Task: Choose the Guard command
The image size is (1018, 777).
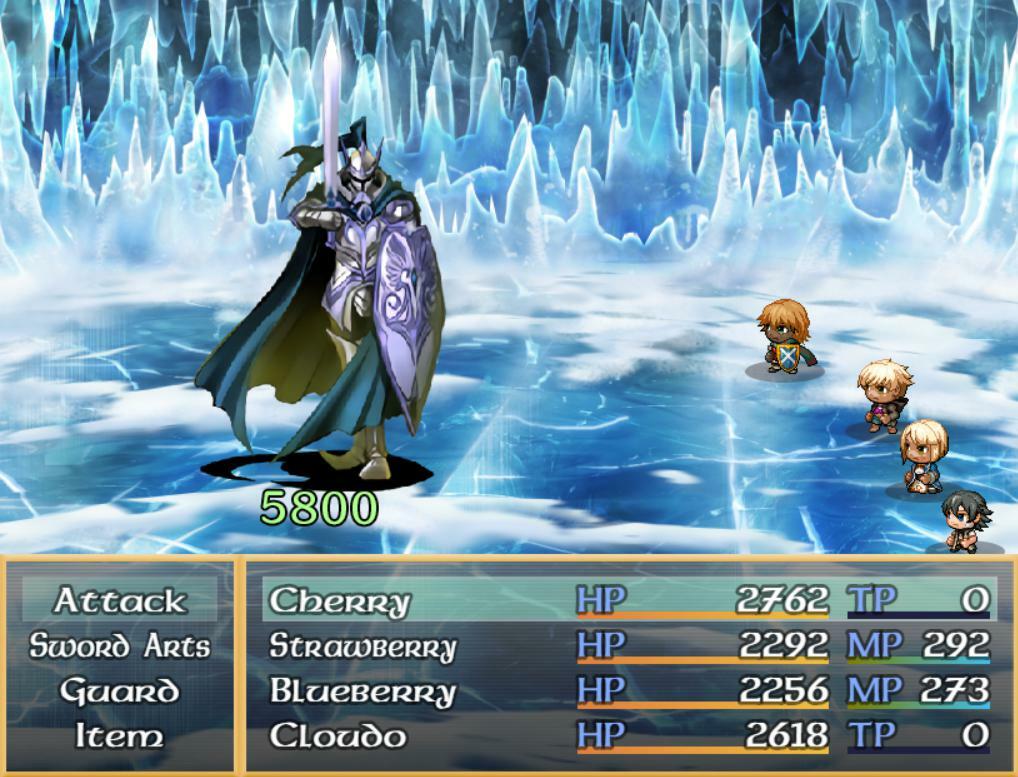Action: [x=119, y=691]
